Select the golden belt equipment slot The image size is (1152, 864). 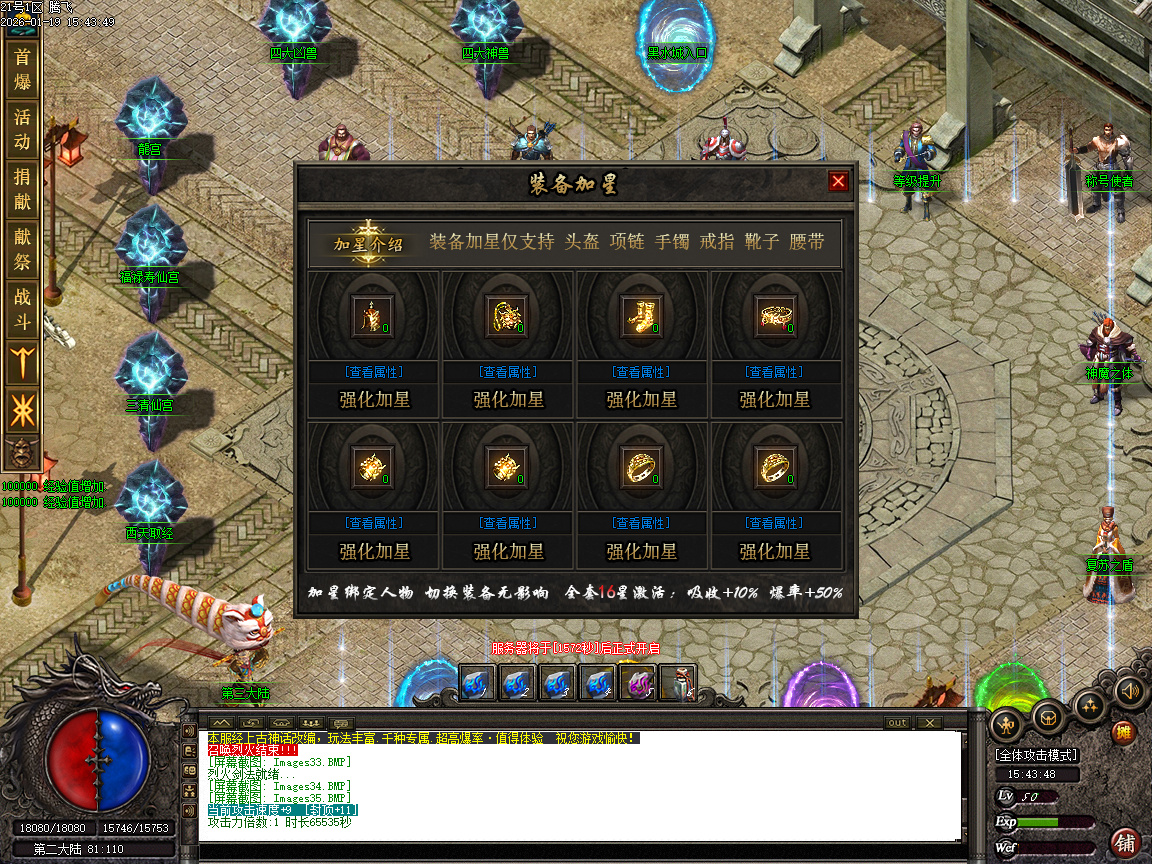775,316
